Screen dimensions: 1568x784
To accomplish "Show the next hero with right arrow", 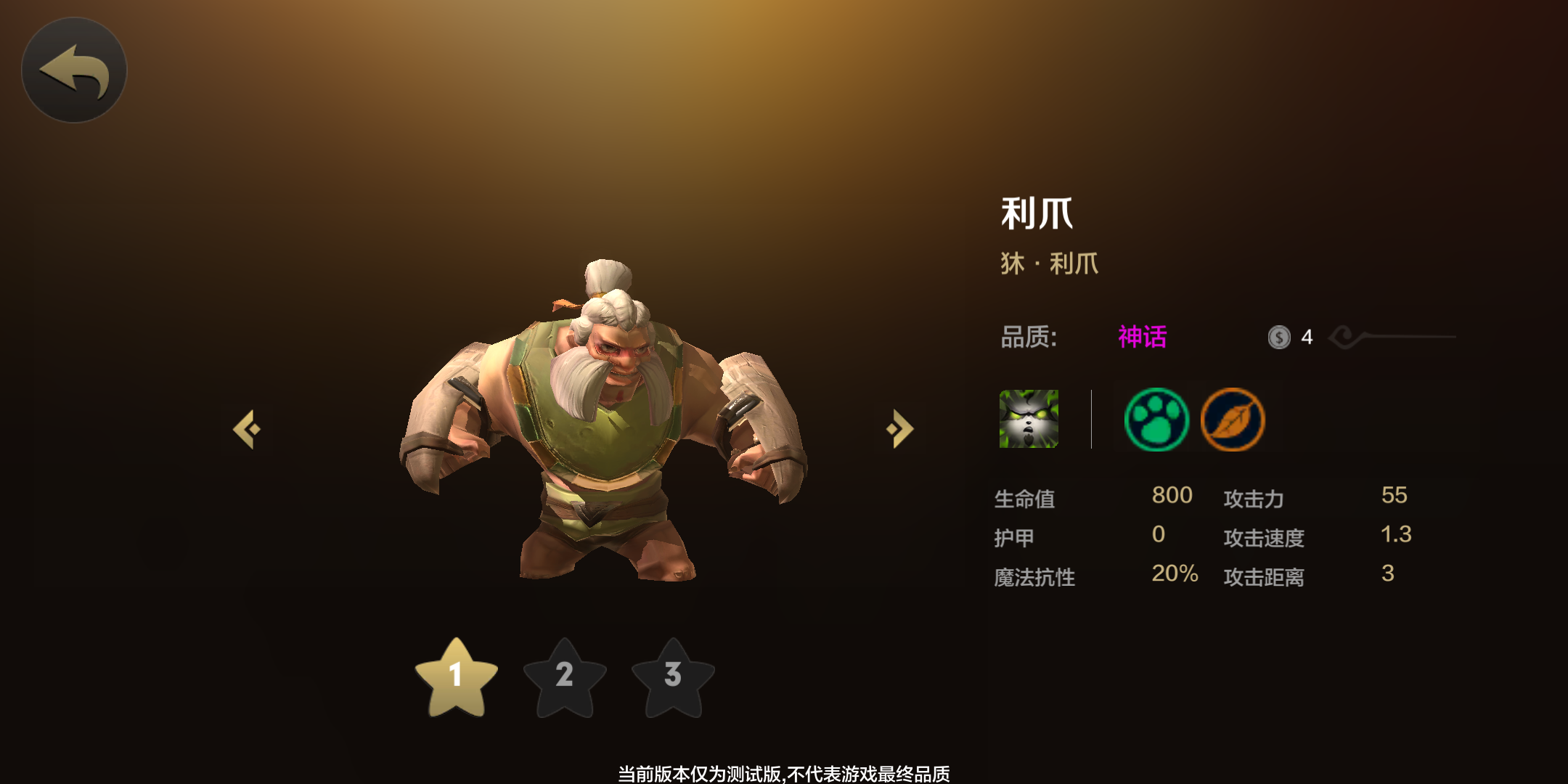I will [900, 429].
